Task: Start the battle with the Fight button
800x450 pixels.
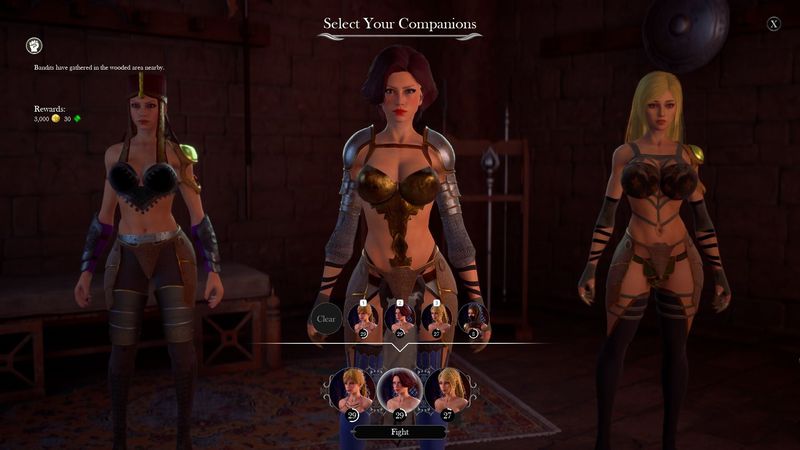Action: point(399,433)
